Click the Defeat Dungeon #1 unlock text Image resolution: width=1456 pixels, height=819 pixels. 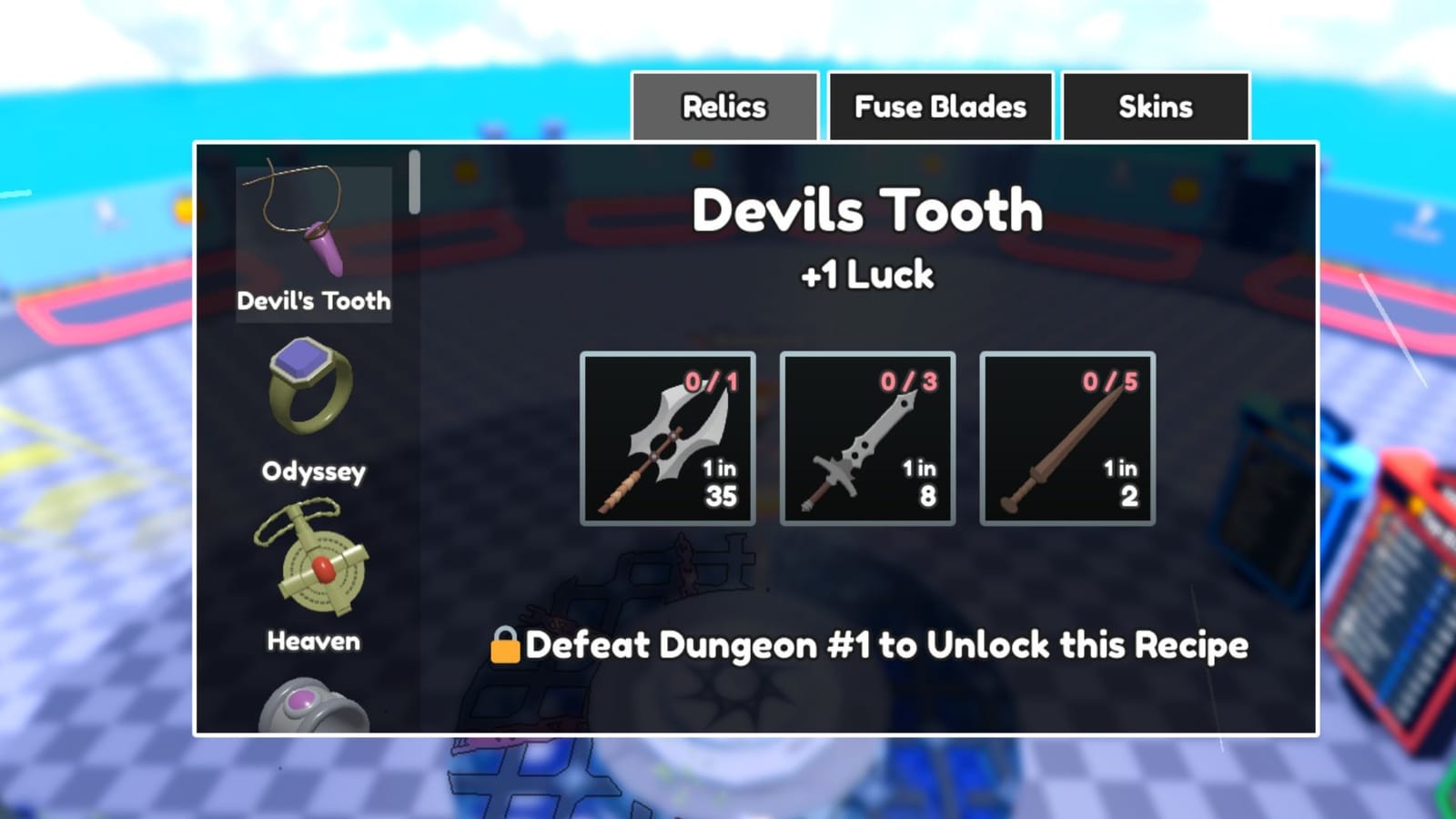click(887, 645)
